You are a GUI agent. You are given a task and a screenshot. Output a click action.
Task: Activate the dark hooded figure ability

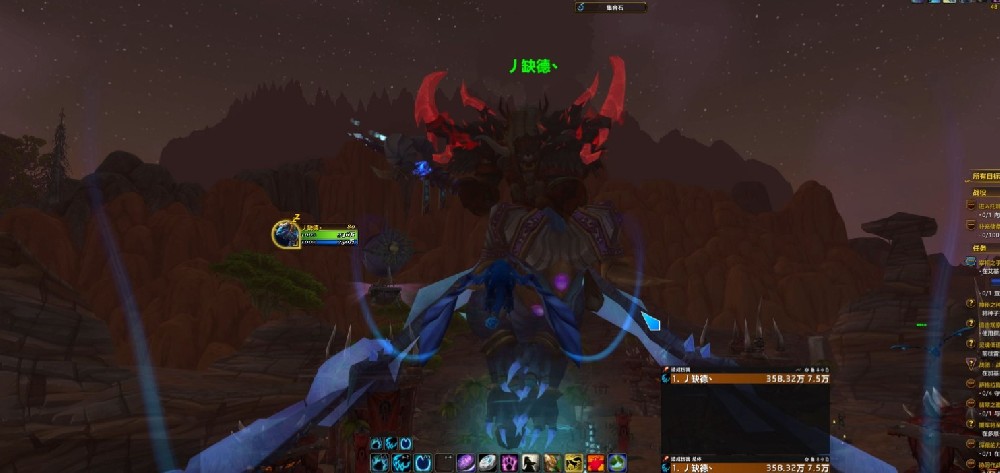(530, 462)
